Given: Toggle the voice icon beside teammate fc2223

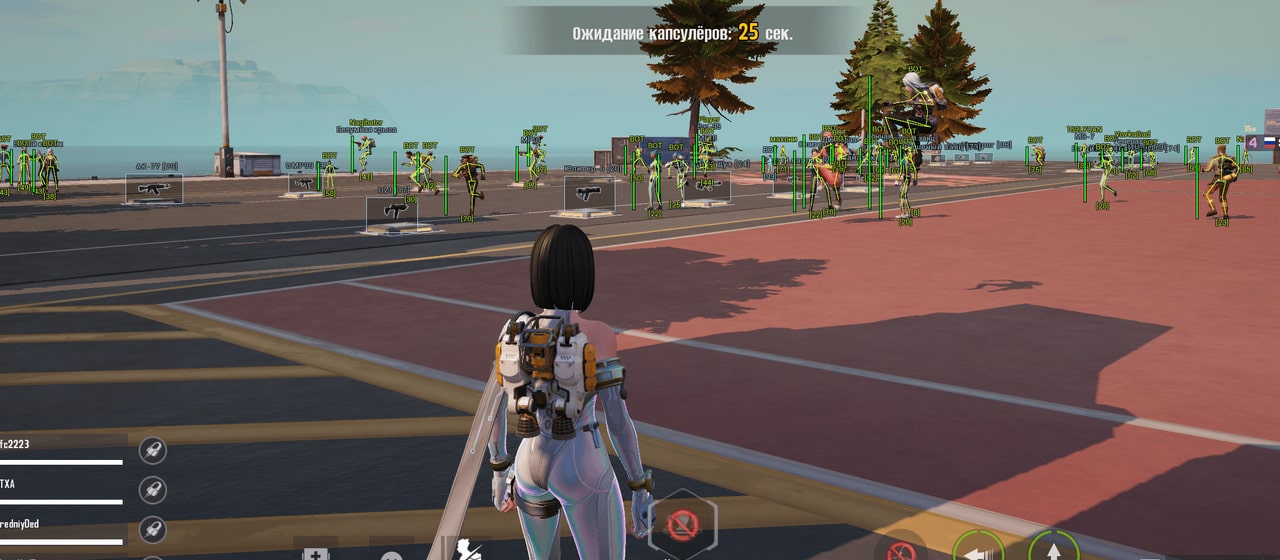Looking at the screenshot, I should [x=152, y=450].
